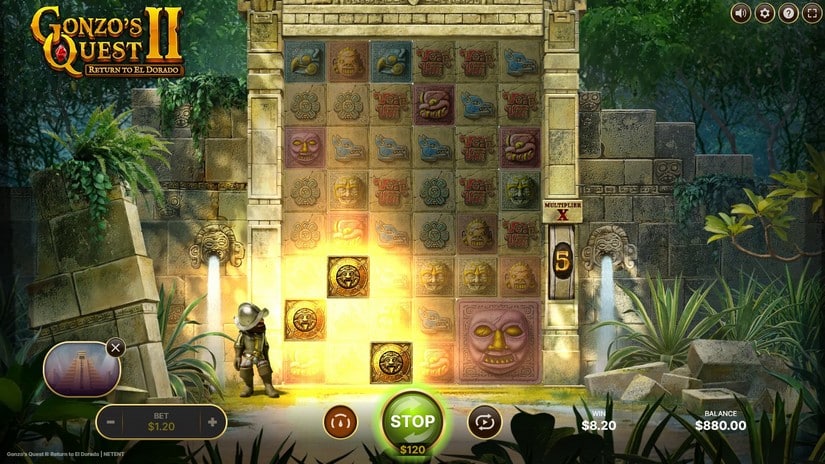Viewport: 825px width, 464px height.
Task: Open the autoplay loop-arrows button
Action: click(x=484, y=422)
